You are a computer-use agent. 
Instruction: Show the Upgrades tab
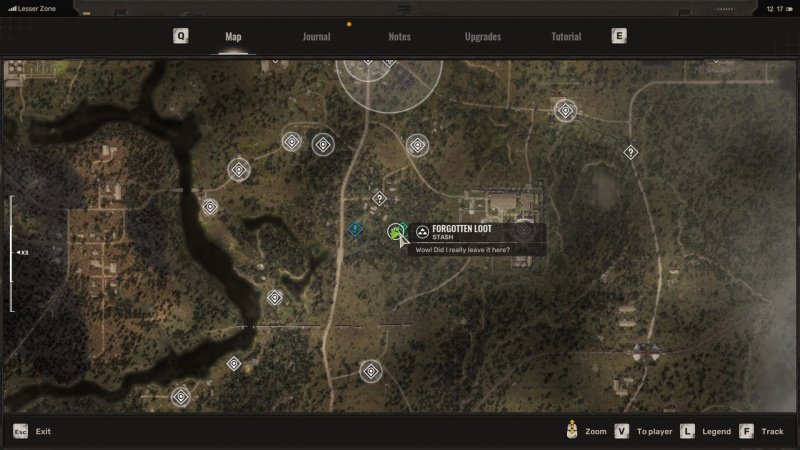pos(483,37)
